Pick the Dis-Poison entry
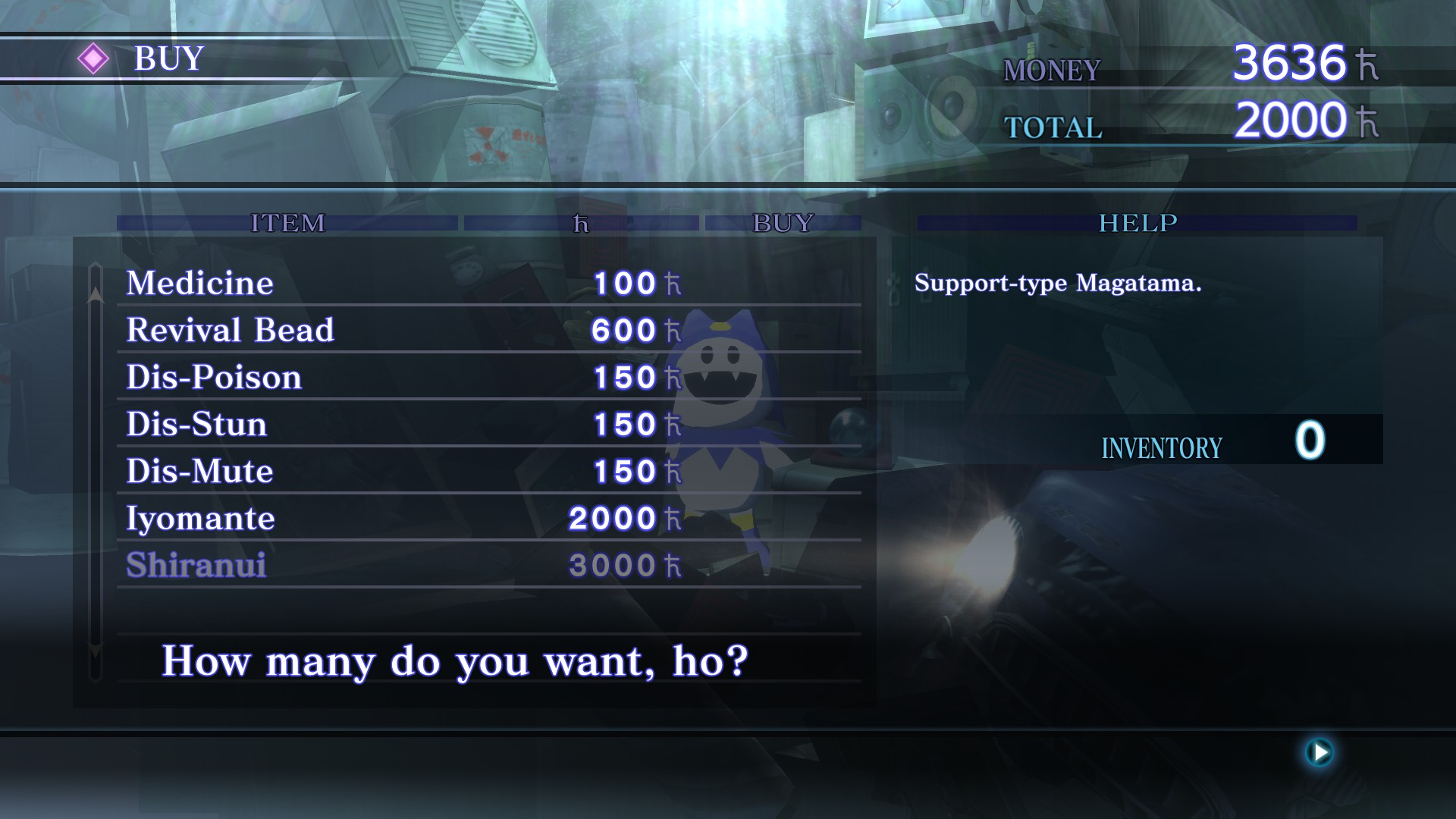This screenshot has width=1456, height=819. (214, 378)
